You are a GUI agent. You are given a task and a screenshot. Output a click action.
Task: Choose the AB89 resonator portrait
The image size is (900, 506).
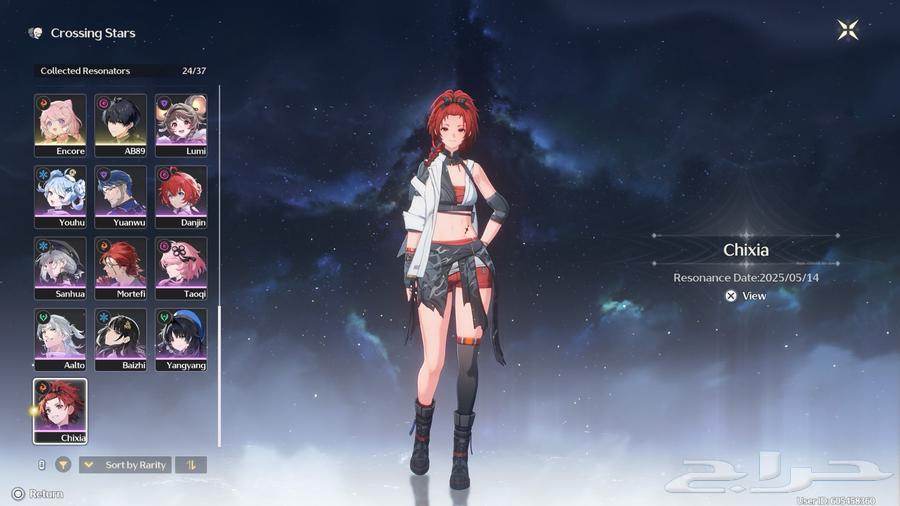(x=121, y=124)
